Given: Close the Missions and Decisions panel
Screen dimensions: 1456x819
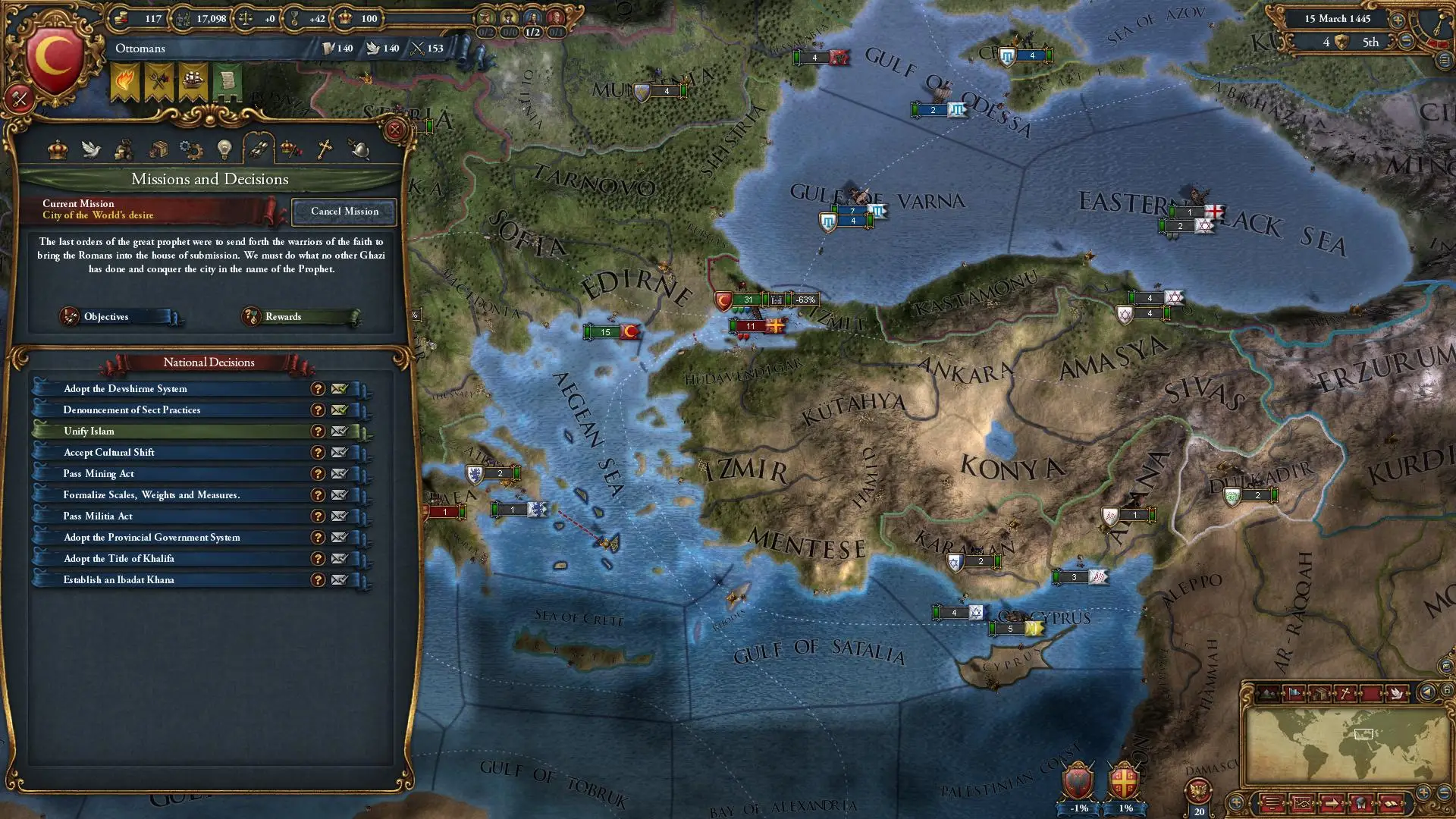Looking at the screenshot, I should [394, 130].
